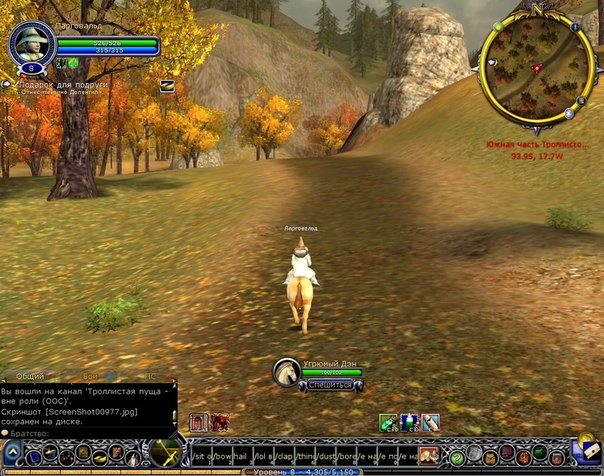Click the green leaf effect icon under health bar
This screenshot has height=476, width=604.
pos(72,63)
